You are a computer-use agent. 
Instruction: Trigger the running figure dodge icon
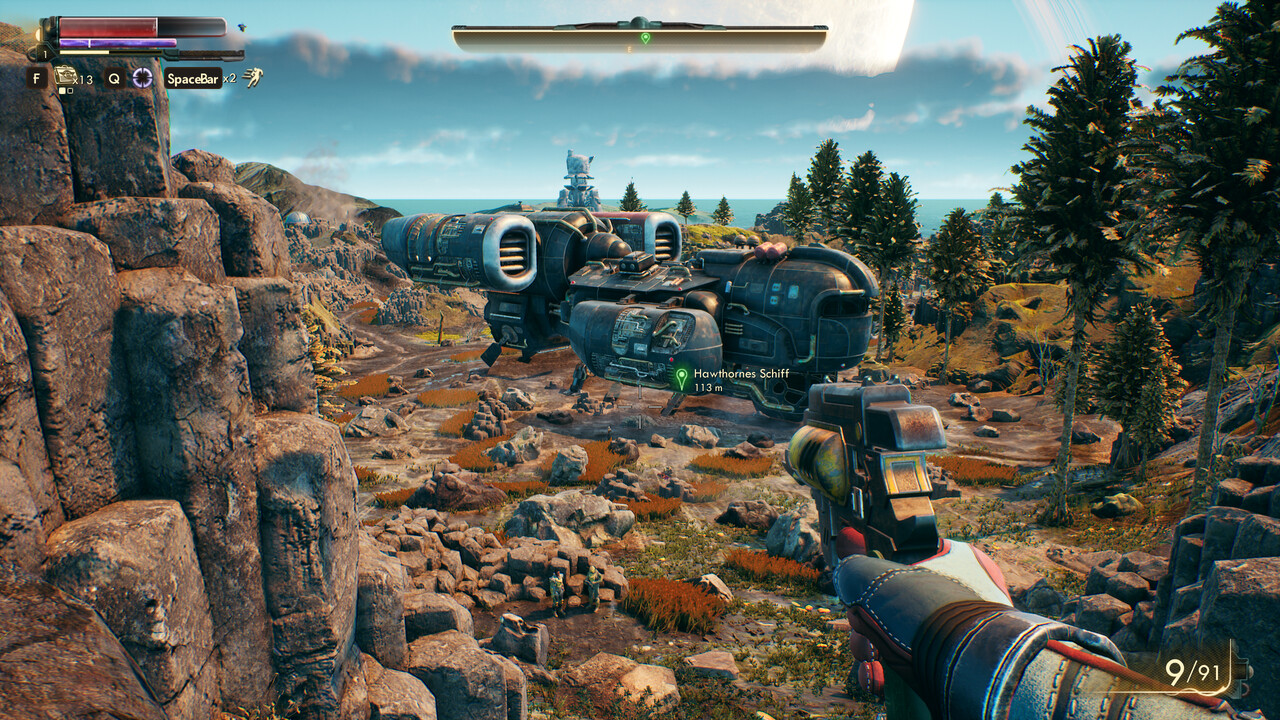[x=254, y=77]
